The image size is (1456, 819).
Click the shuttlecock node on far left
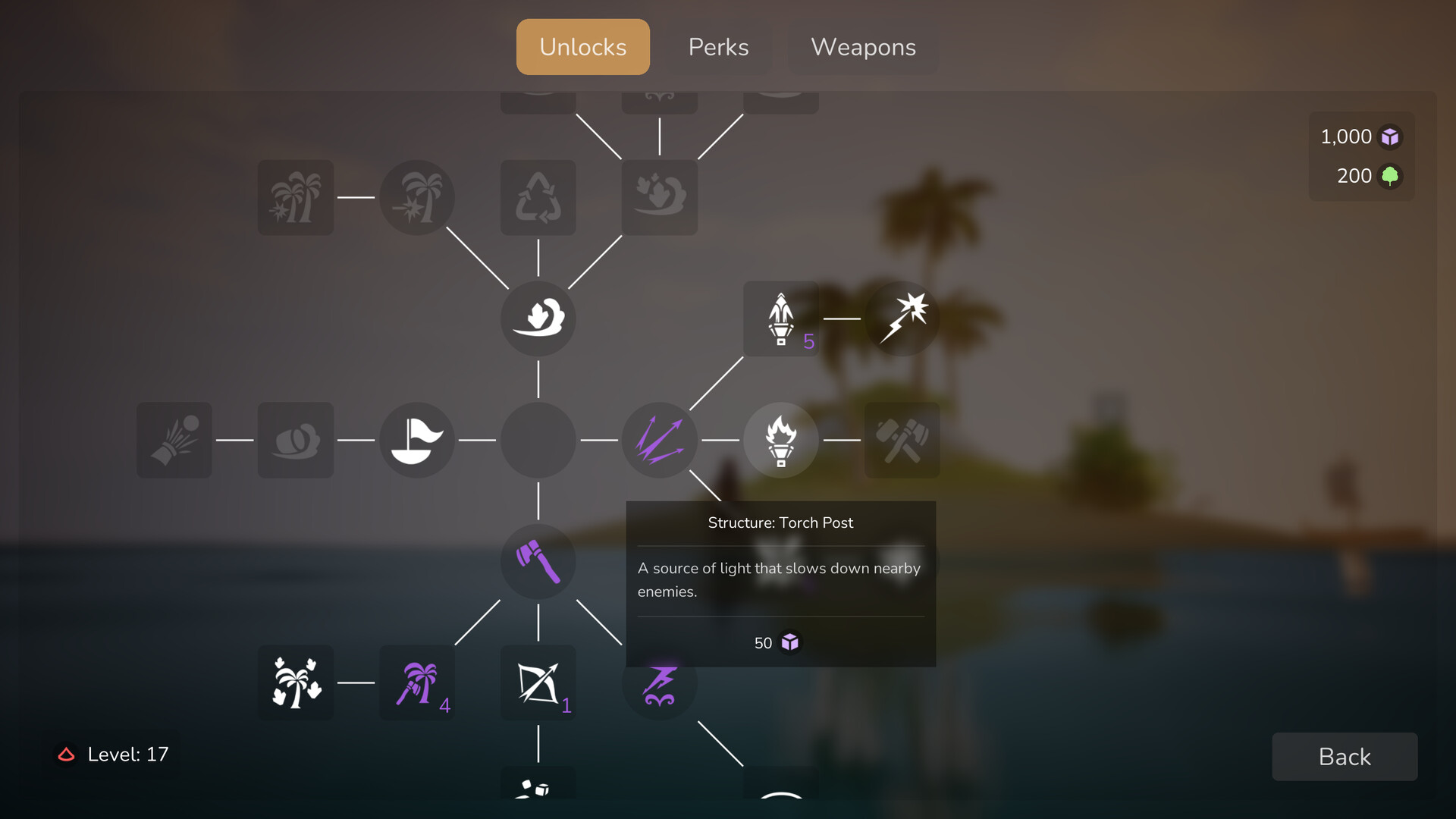click(174, 440)
